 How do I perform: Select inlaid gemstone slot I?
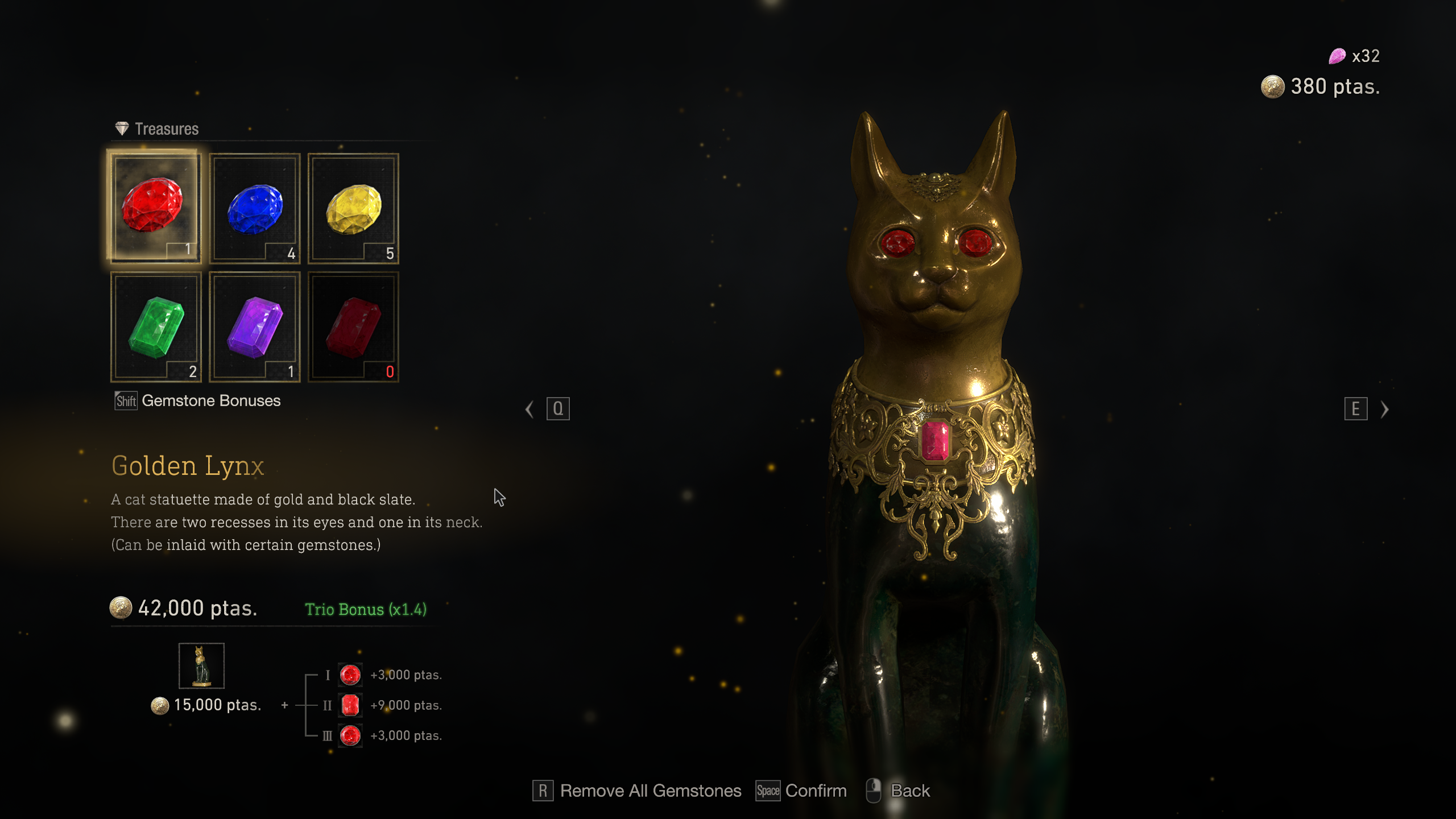[350, 675]
